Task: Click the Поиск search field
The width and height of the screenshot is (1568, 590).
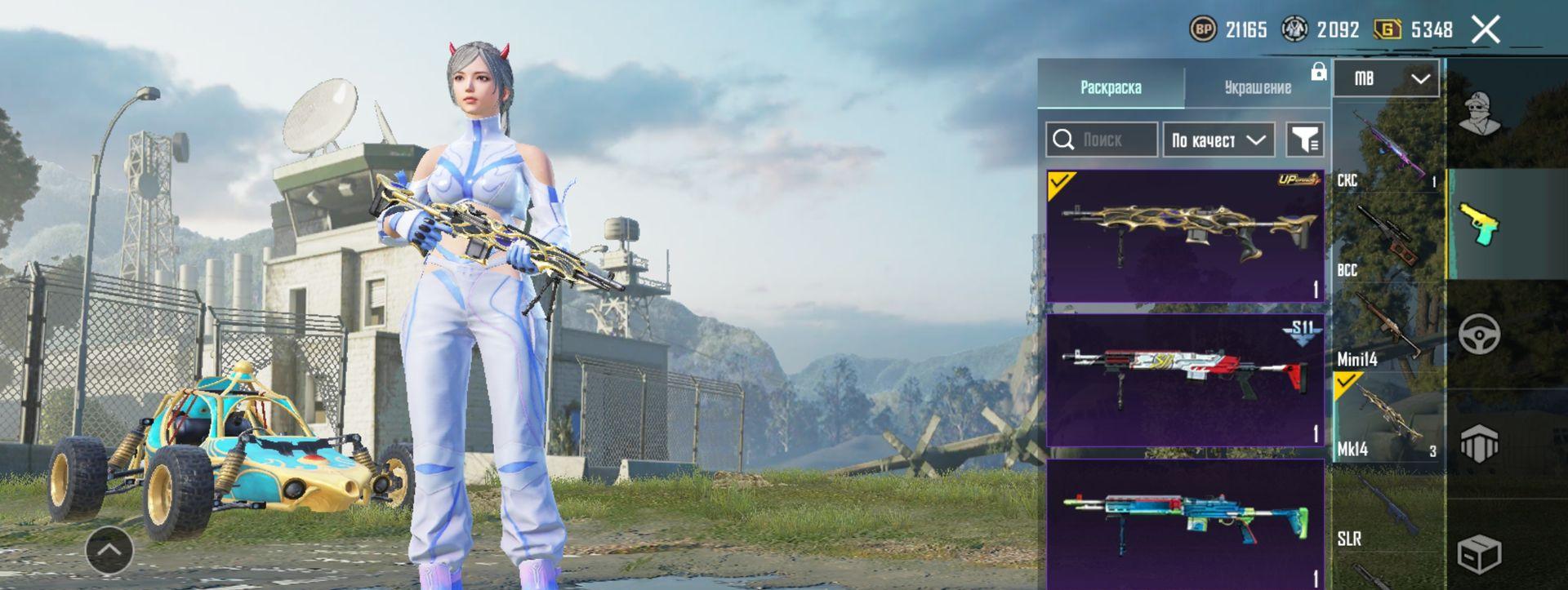Action: point(1102,140)
